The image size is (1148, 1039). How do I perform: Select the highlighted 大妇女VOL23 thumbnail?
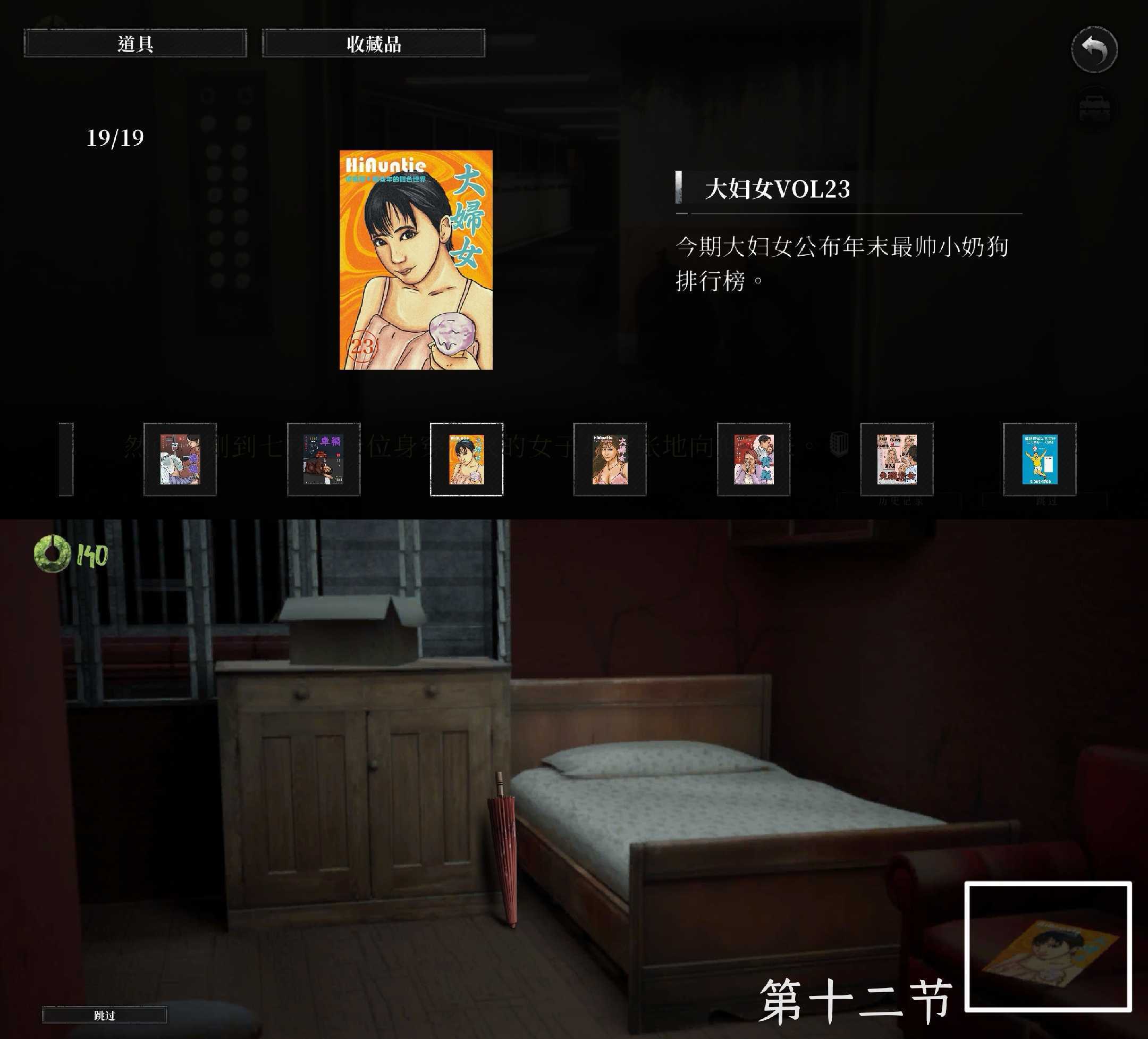pos(467,460)
